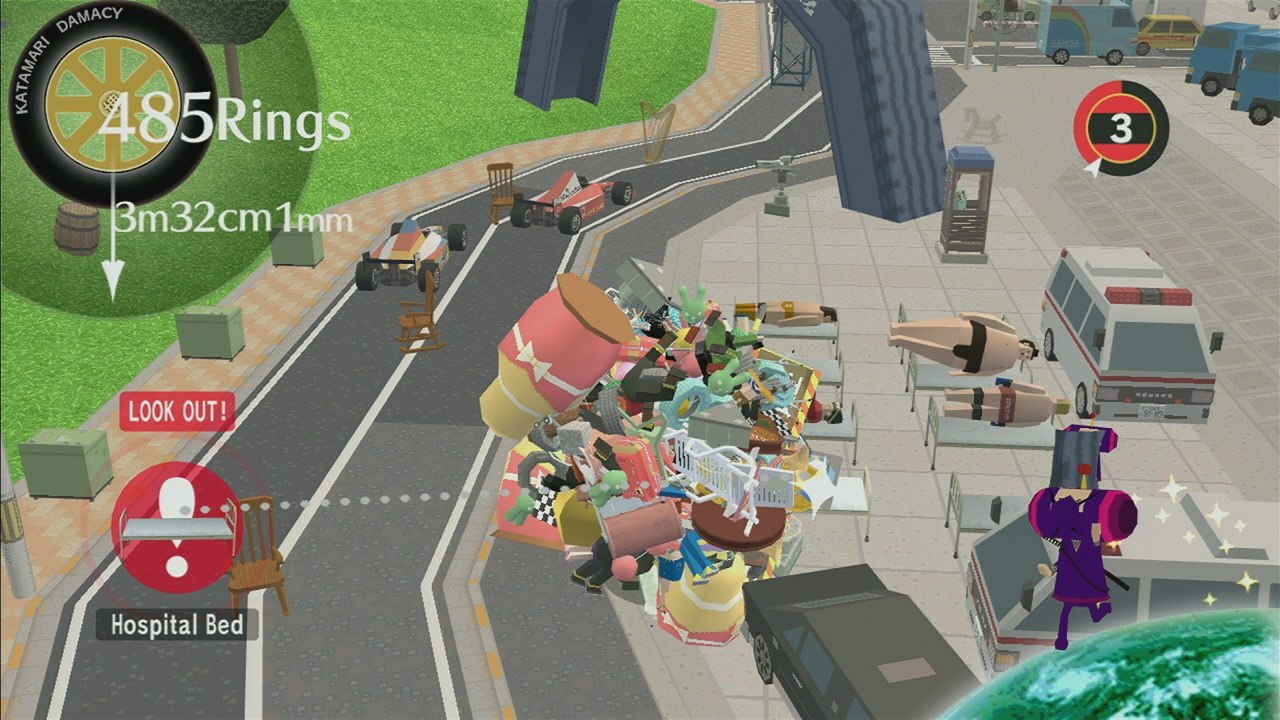This screenshot has width=1280, height=720.
Task: Click the red timer badge showing 3
Action: point(1124,126)
